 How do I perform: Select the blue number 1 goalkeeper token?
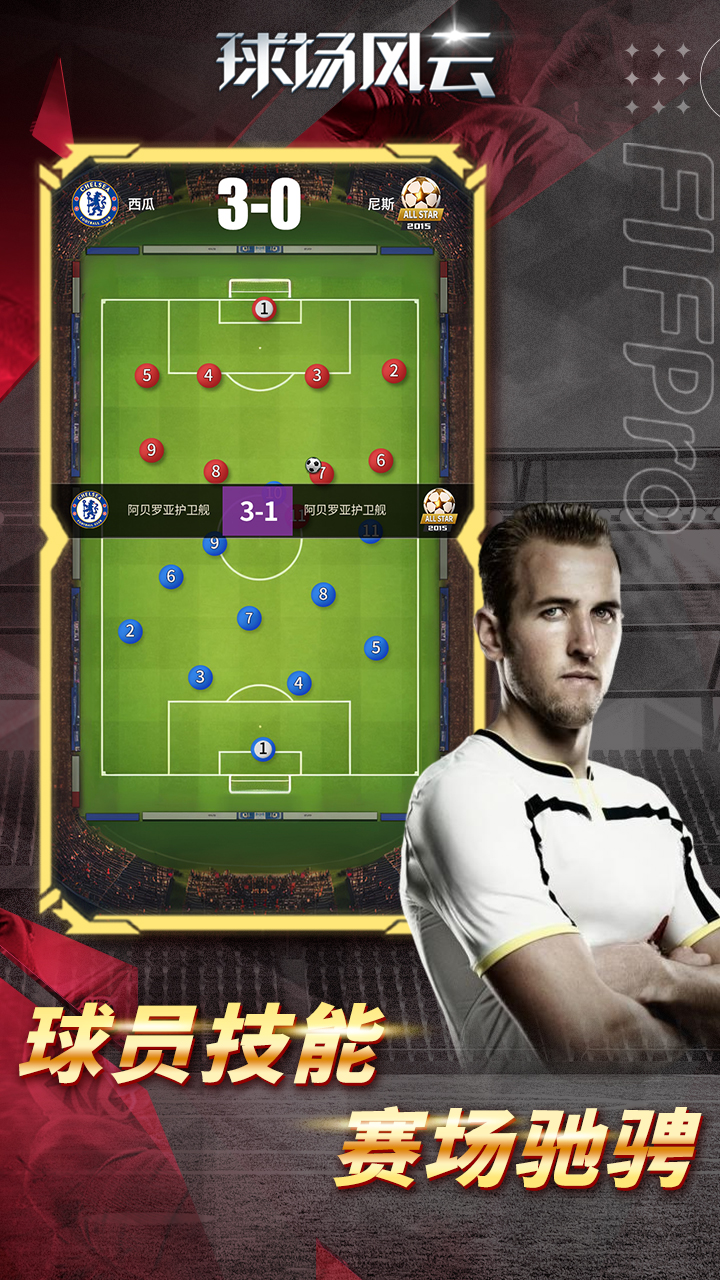click(263, 748)
